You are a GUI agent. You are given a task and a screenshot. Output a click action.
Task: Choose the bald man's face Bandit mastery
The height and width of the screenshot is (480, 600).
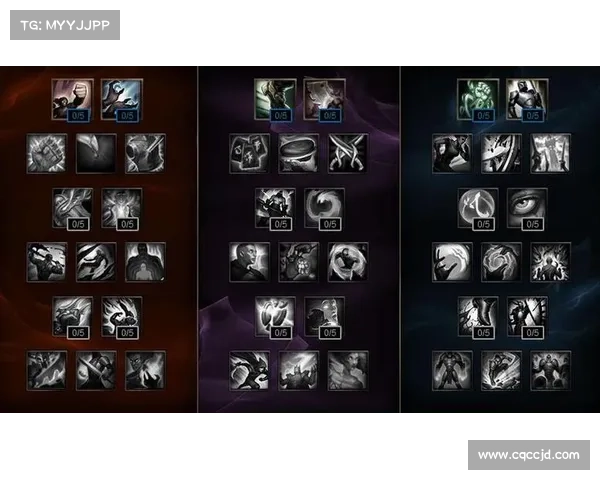[x=249, y=261]
